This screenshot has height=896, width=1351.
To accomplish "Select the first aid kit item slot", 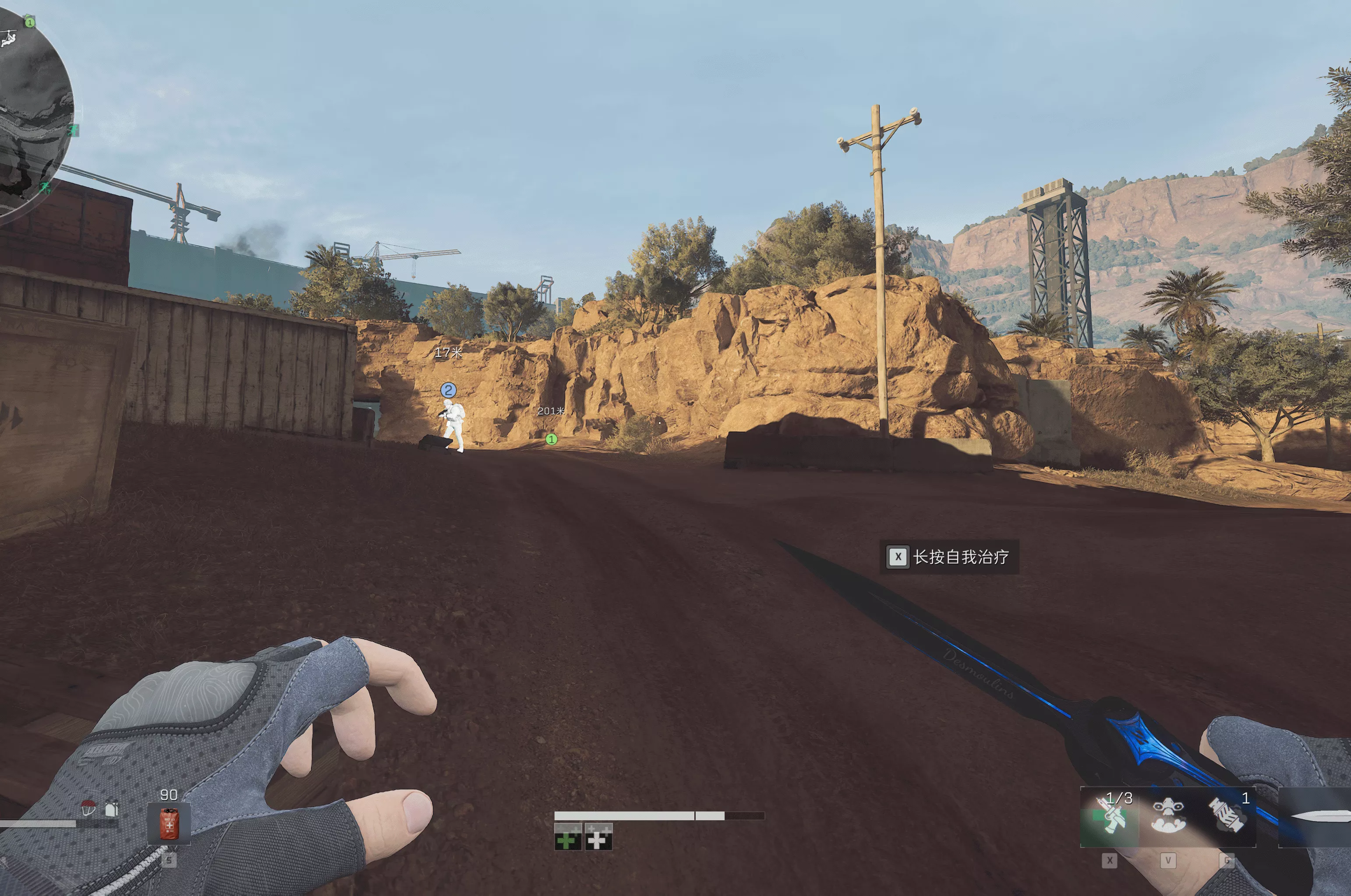I will [169, 823].
